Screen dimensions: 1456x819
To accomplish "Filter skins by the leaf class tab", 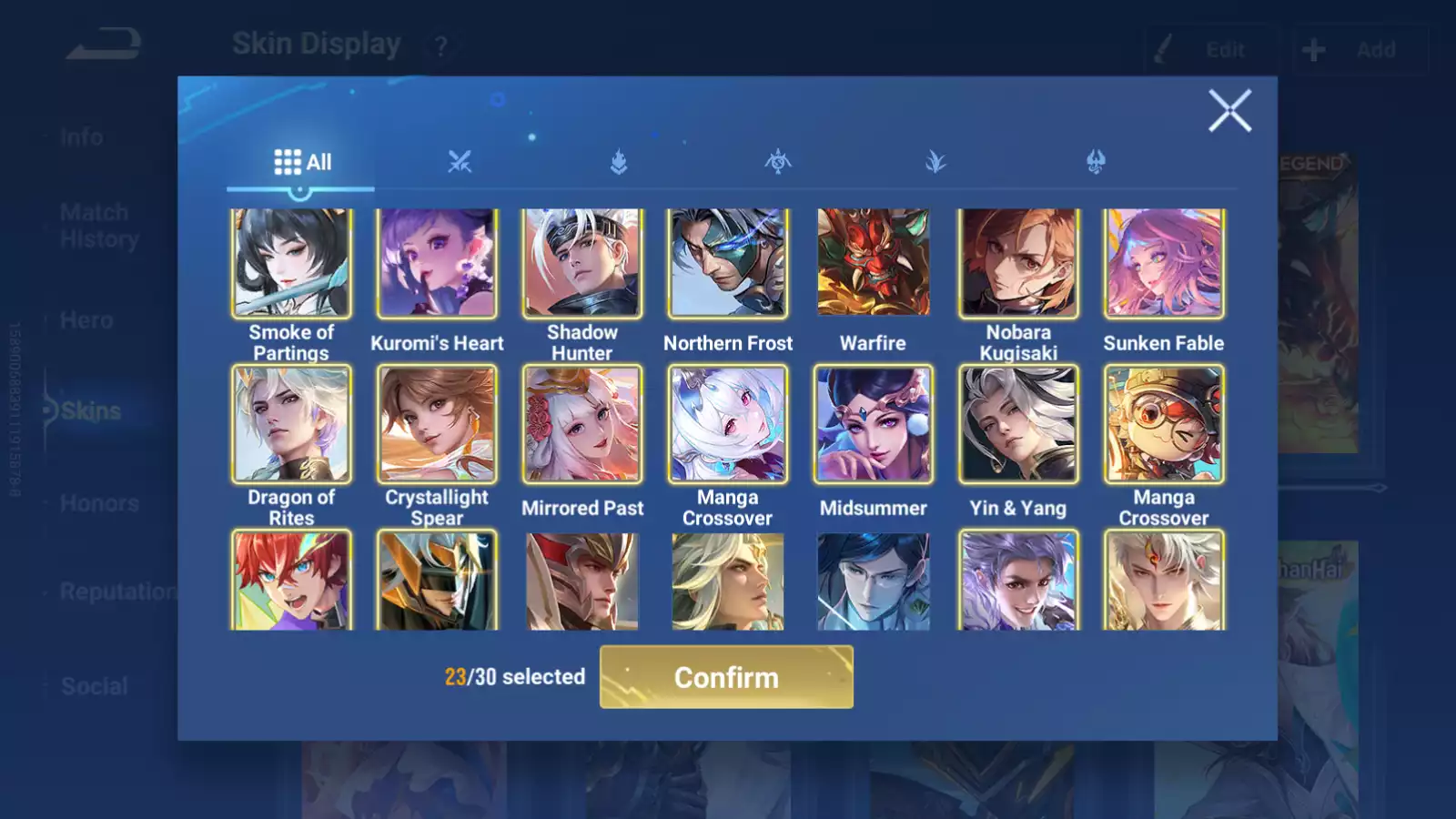I will (935, 162).
